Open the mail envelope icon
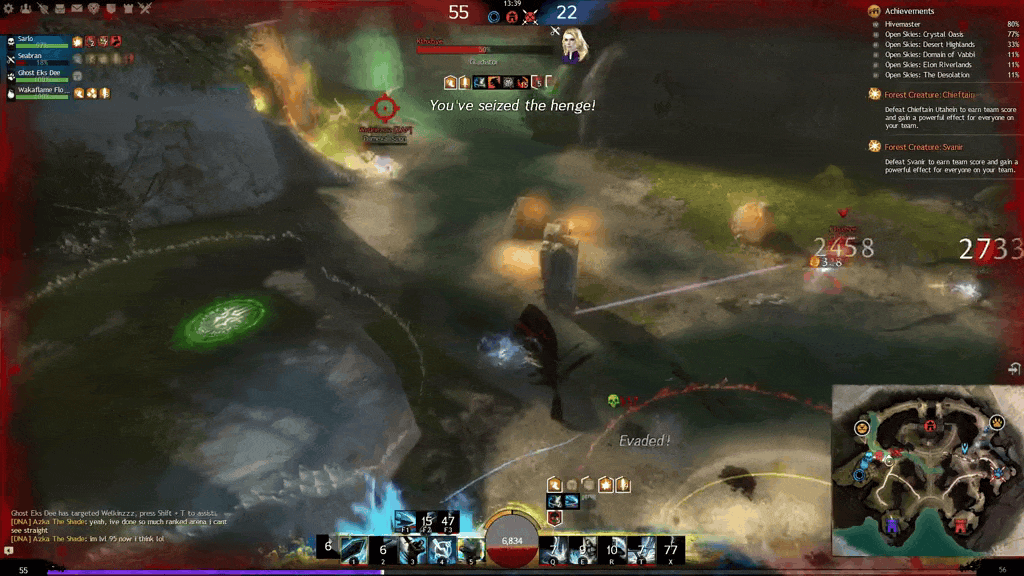The width and height of the screenshot is (1024, 576). (77, 9)
